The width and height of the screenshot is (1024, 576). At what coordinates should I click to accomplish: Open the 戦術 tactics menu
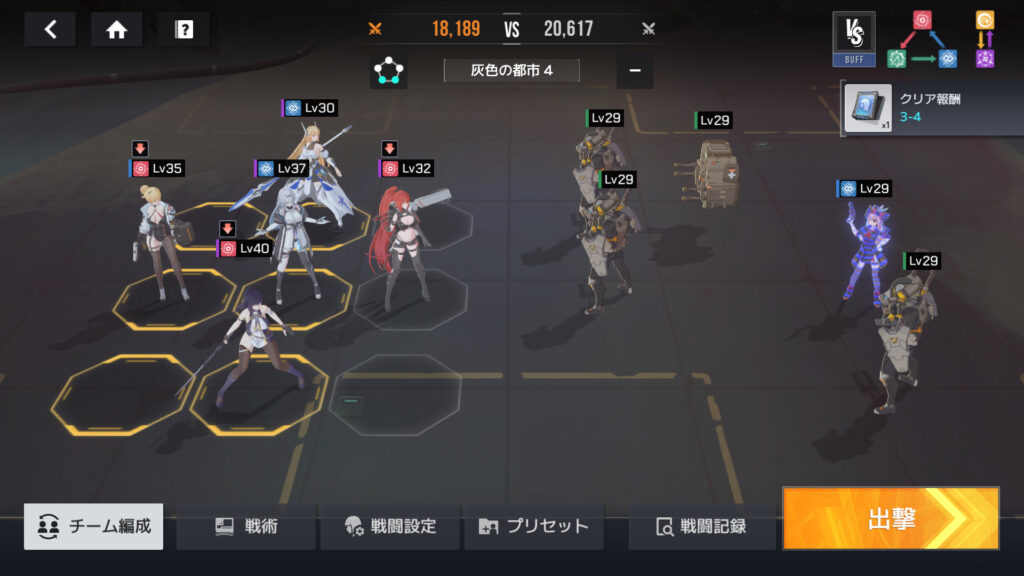click(246, 526)
